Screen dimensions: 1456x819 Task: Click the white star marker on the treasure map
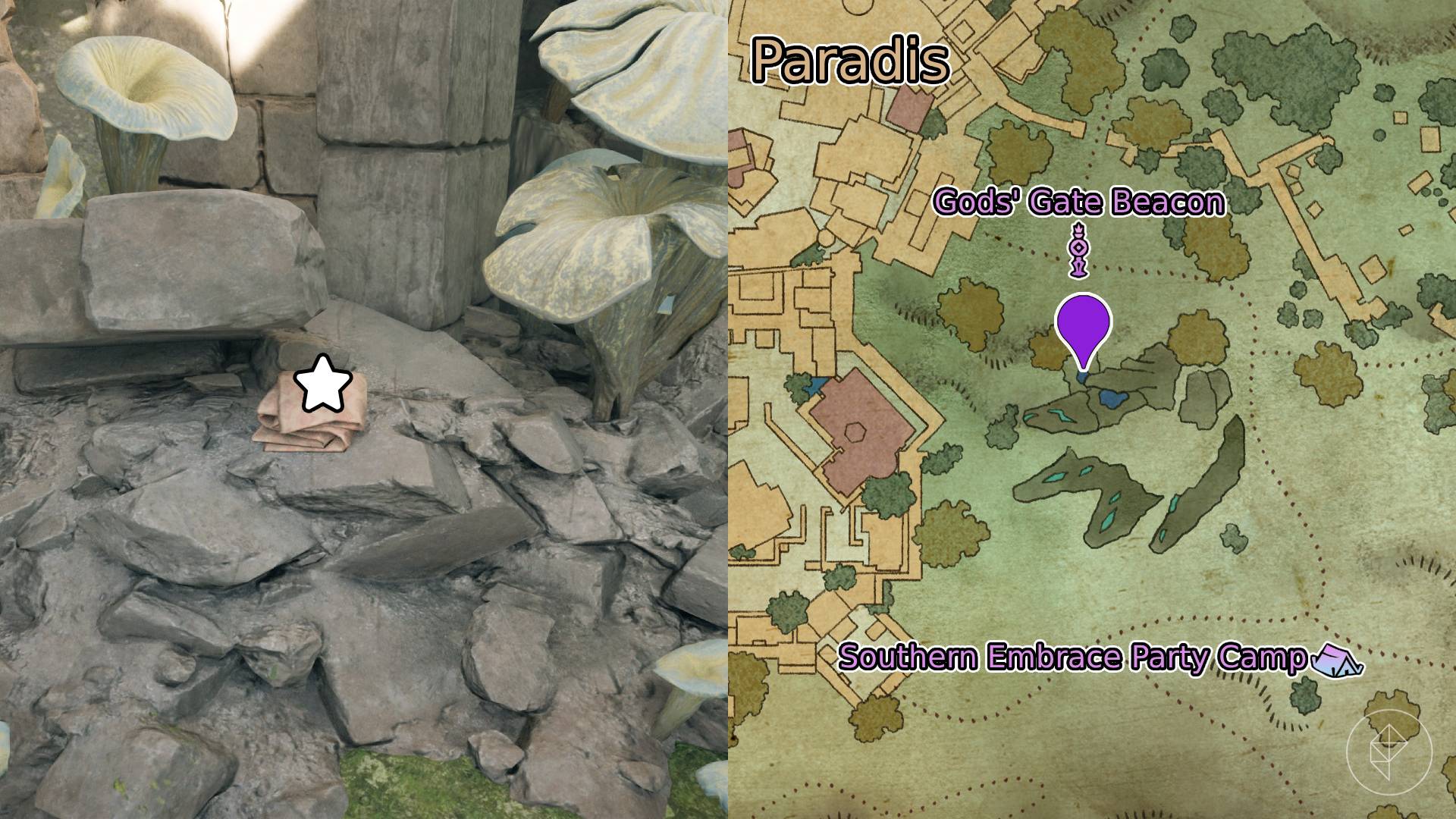[x=323, y=383]
